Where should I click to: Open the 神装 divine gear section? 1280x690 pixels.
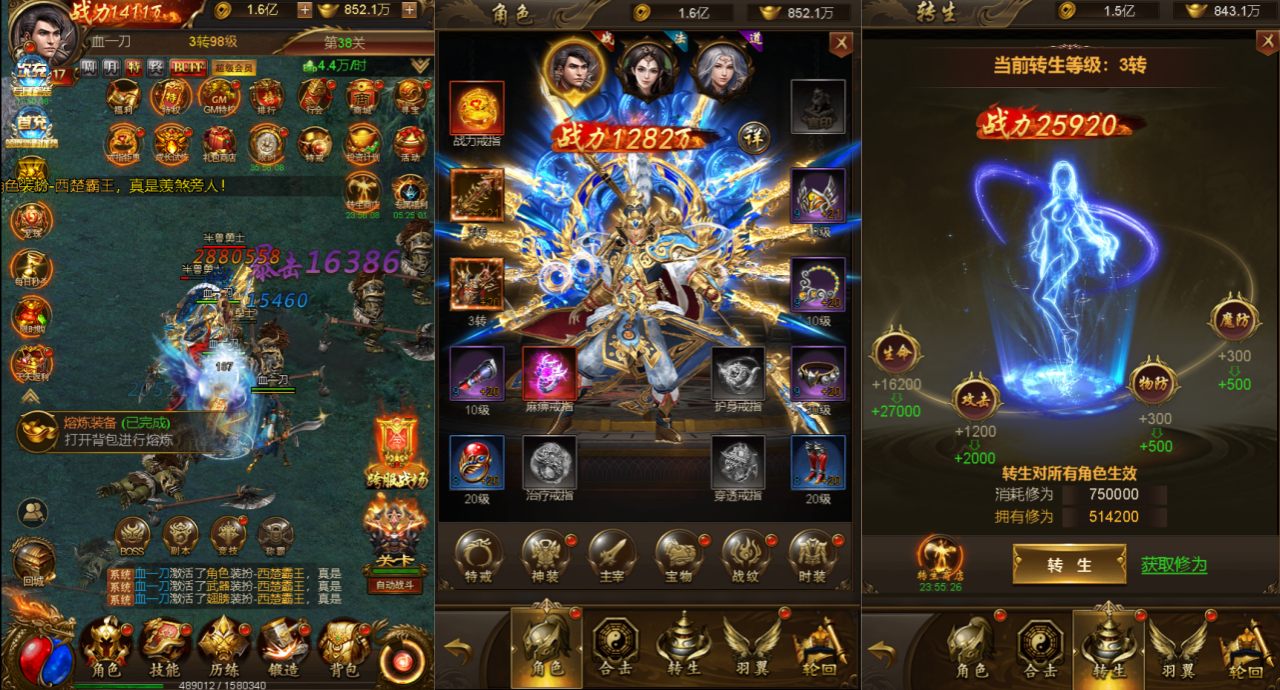coord(545,556)
